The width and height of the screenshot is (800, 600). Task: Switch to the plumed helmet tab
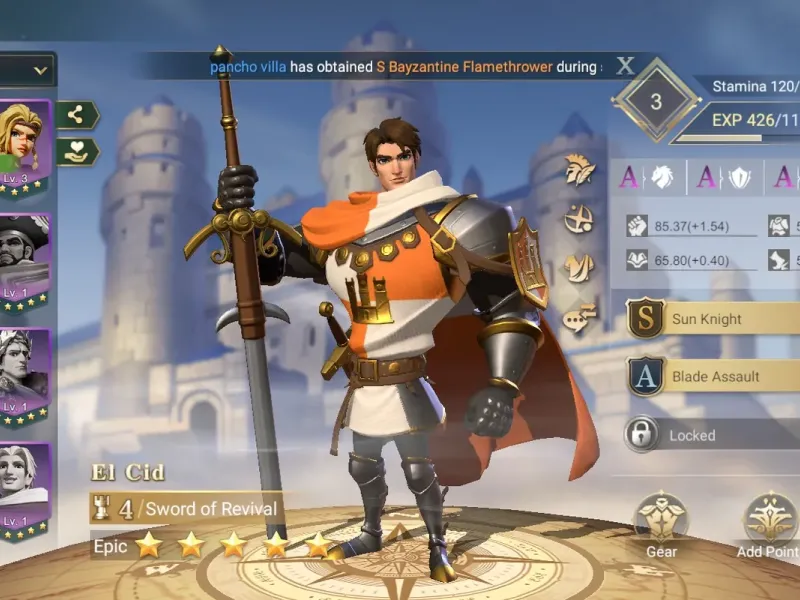(x=580, y=171)
